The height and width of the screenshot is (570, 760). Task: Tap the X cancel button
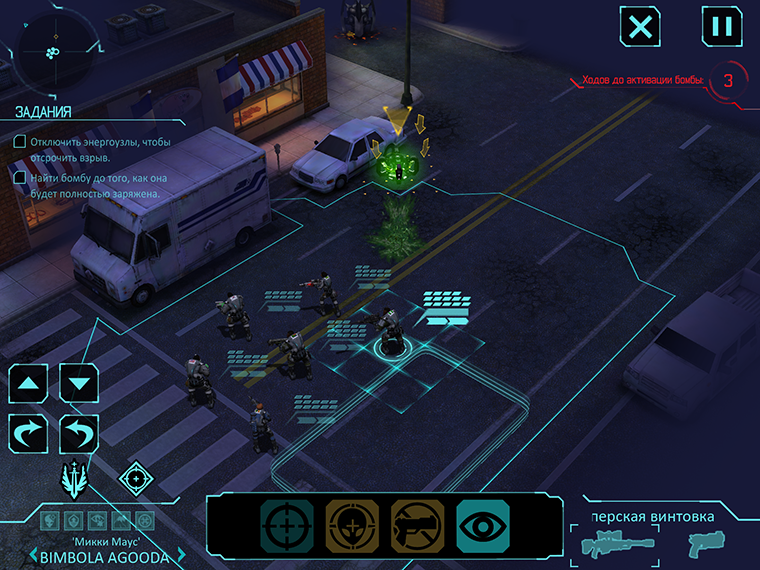pyautogui.click(x=640, y=26)
